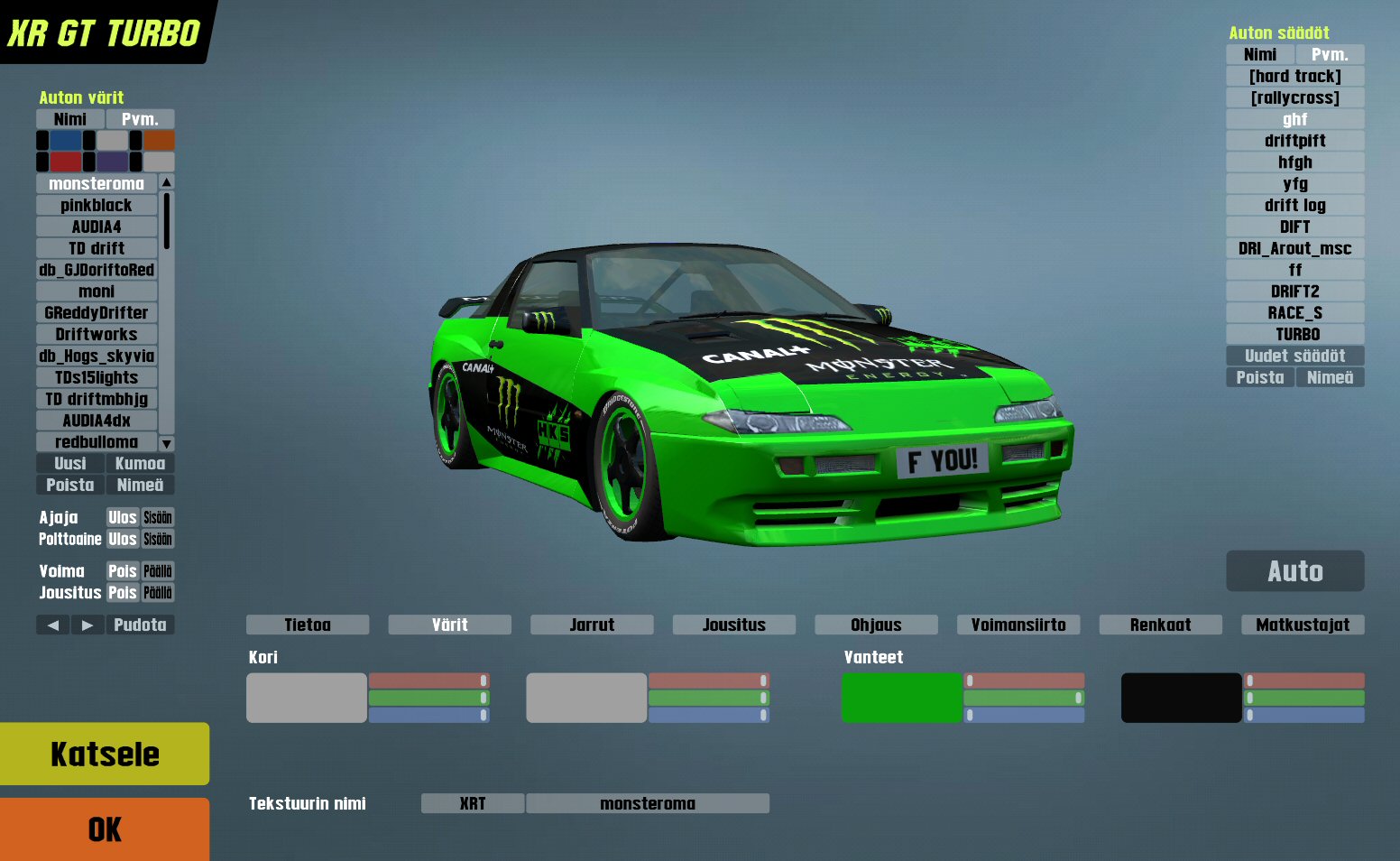Viewport: 1400px width, 861px height.
Task: Select the TURBO setup entry
Action: pyautogui.click(x=1294, y=335)
